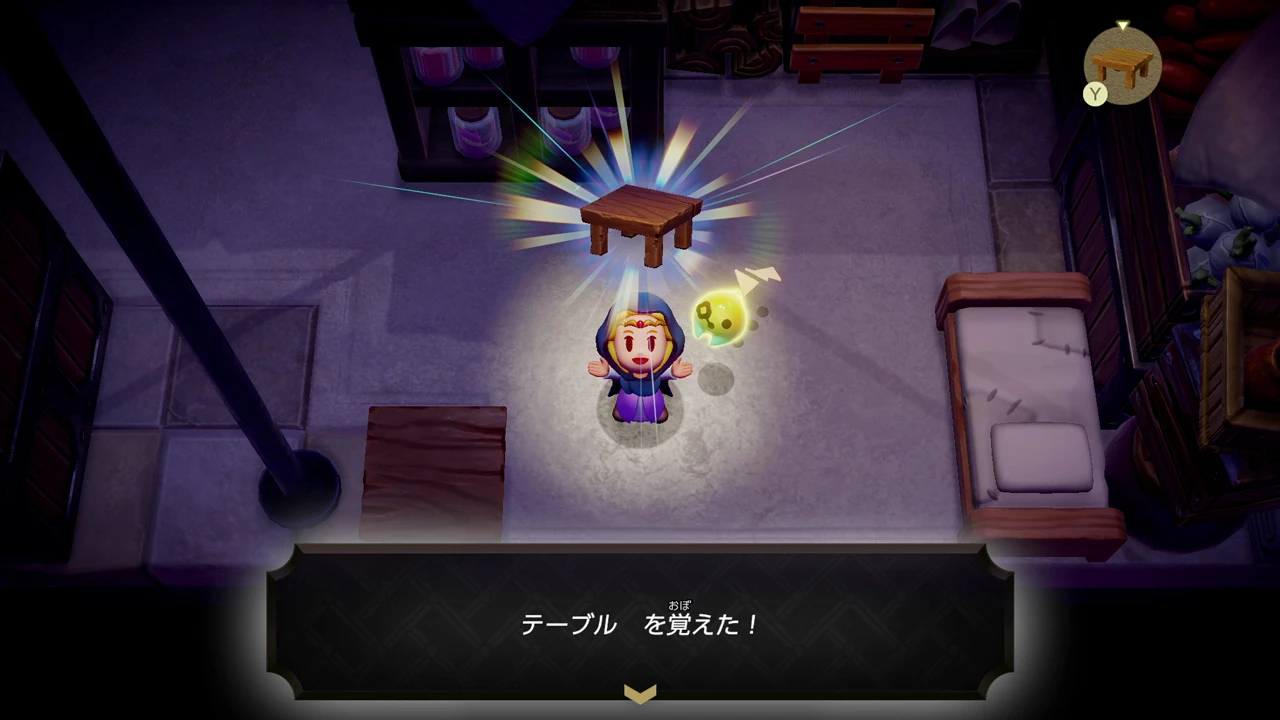The height and width of the screenshot is (720, 1280).
Task: Click the white arrow cursor near the ghost
Action: [755, 275]
